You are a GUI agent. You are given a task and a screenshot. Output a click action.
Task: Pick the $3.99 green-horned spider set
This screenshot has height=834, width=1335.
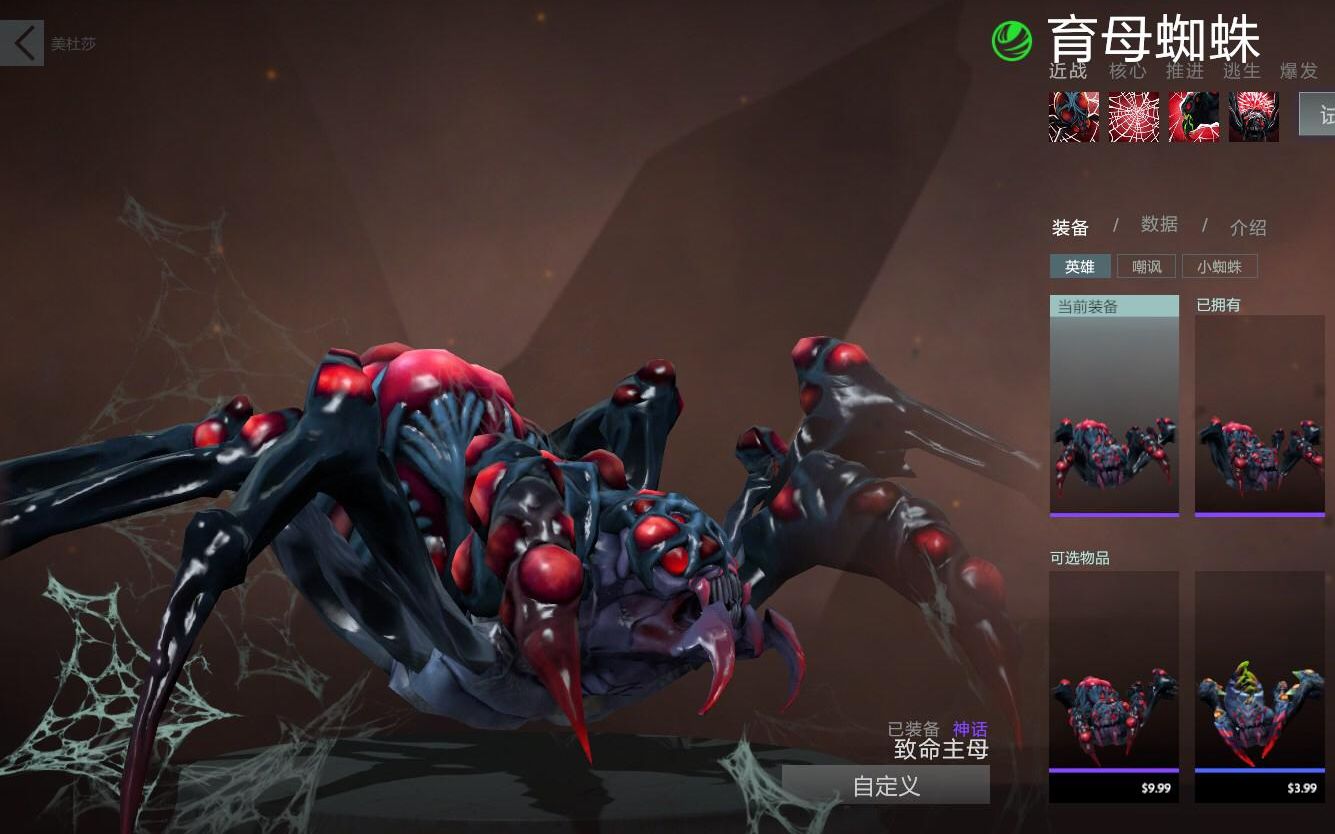click(1259, 685)
